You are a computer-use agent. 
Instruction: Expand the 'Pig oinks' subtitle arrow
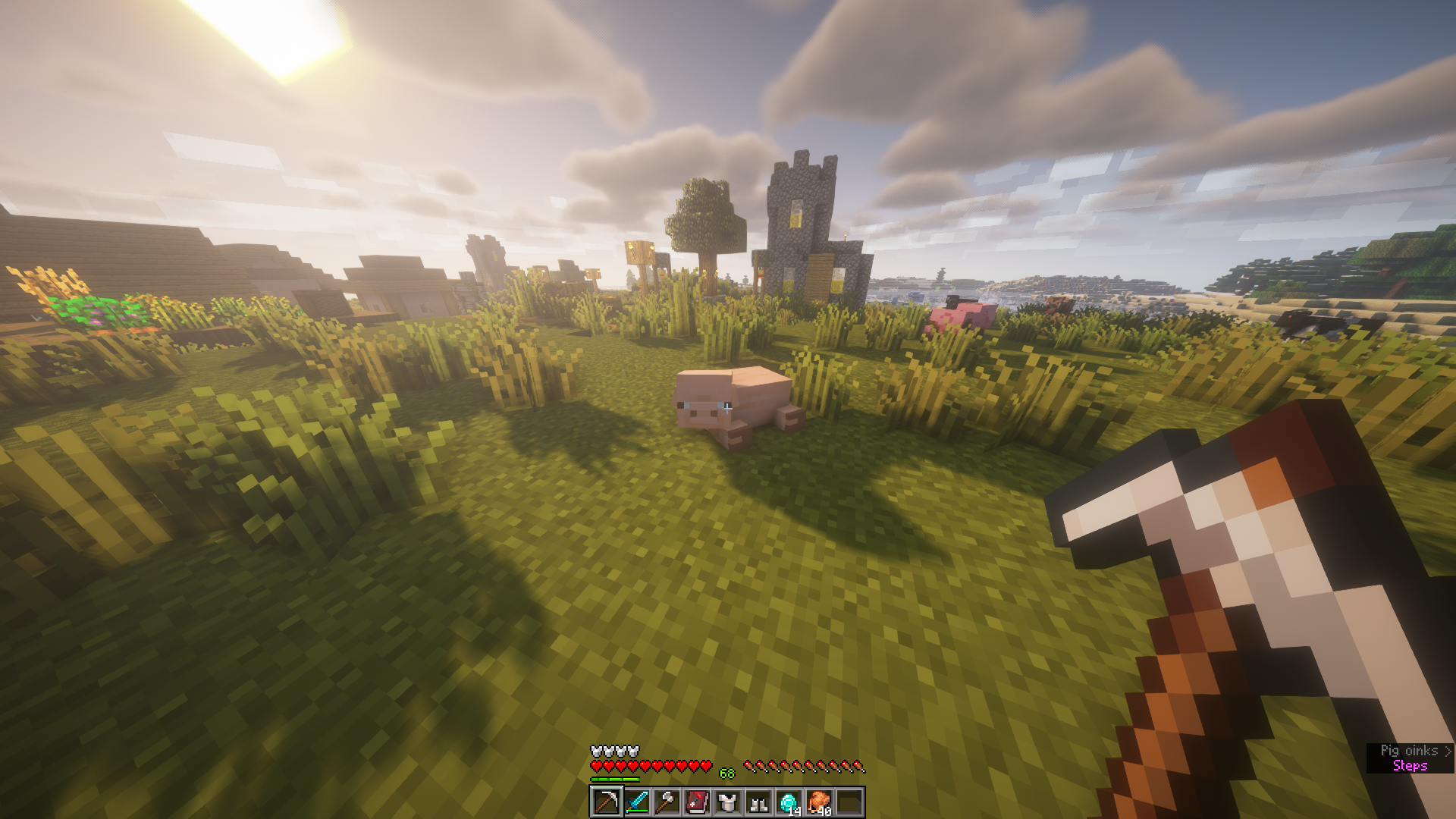coord(1448,752)
